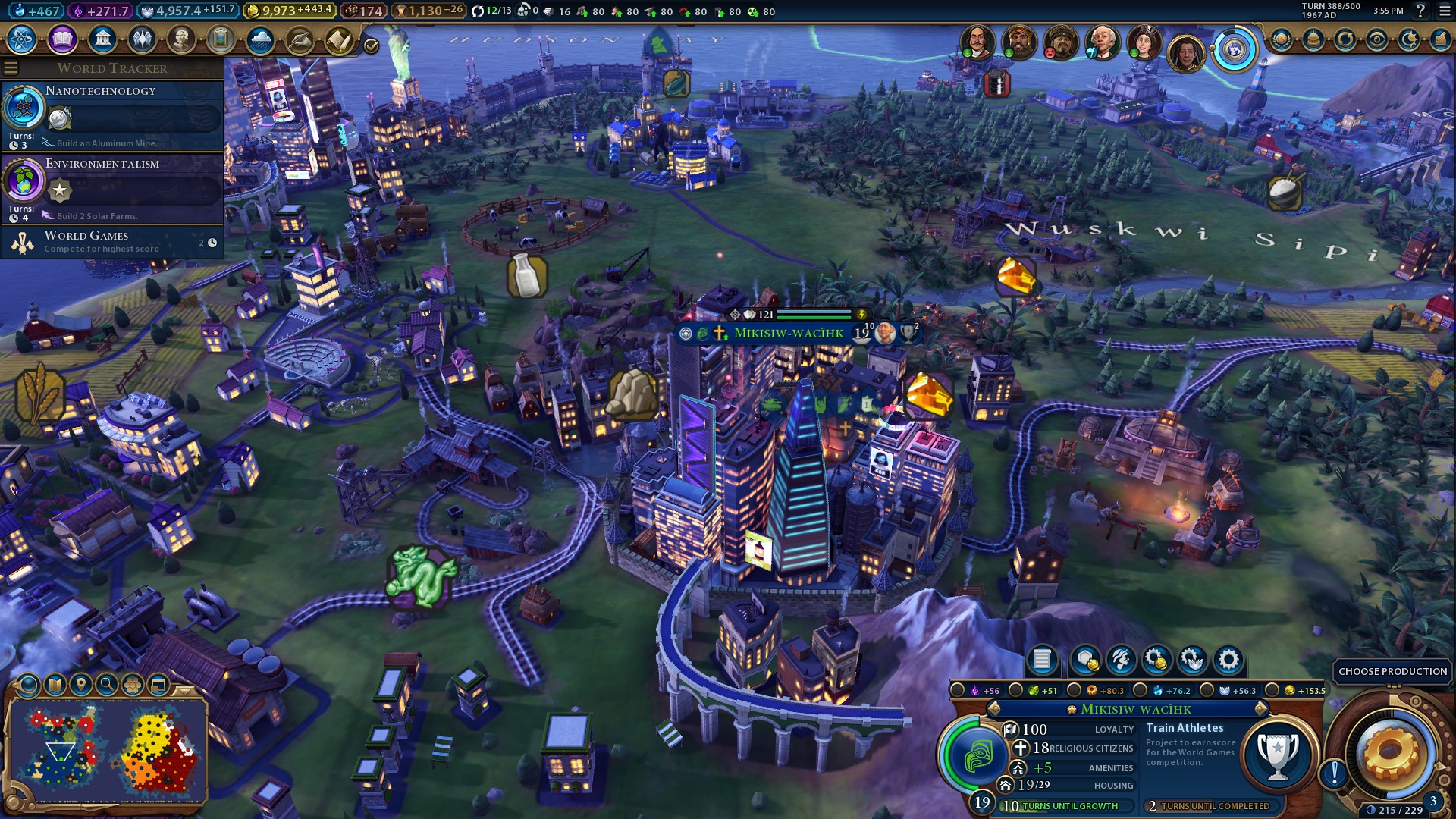Open the main game menu
Screen dimensions: 1456x819
click(x=1445, y=11)
